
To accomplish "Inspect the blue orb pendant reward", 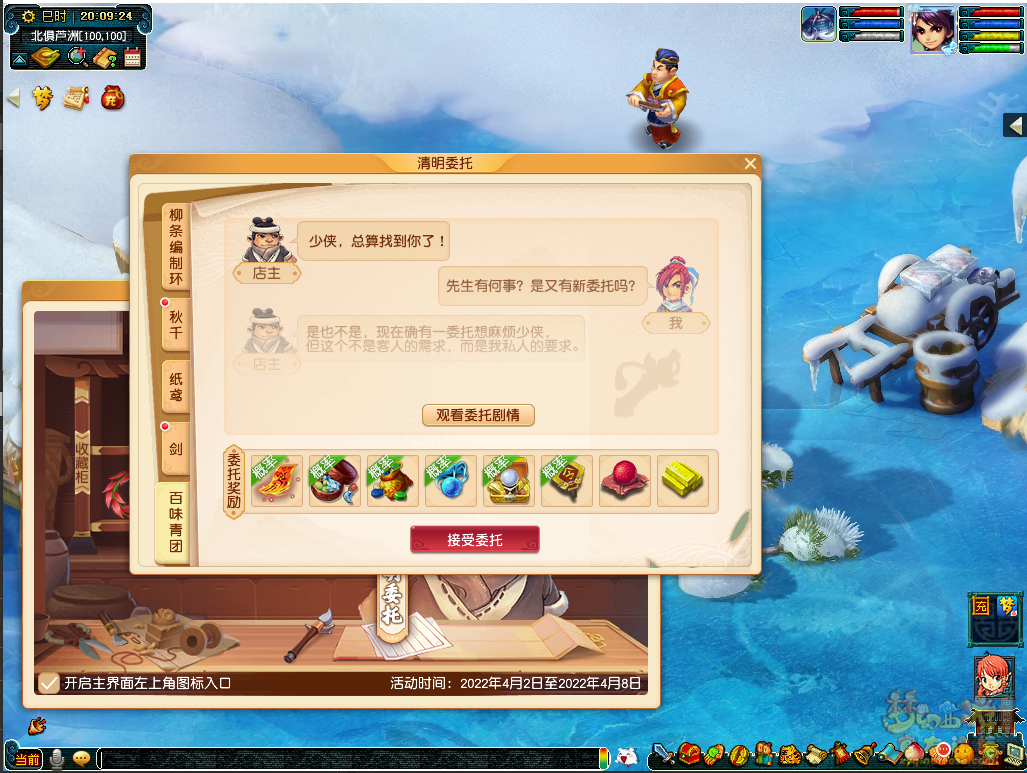I will [x=451, y=481].
